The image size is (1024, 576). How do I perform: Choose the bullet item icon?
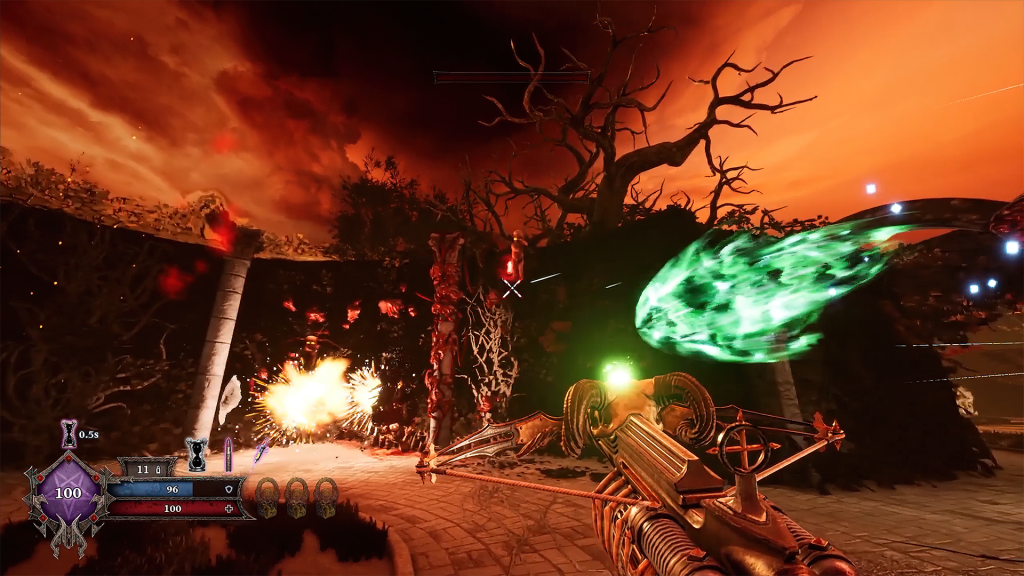point(228,453)
